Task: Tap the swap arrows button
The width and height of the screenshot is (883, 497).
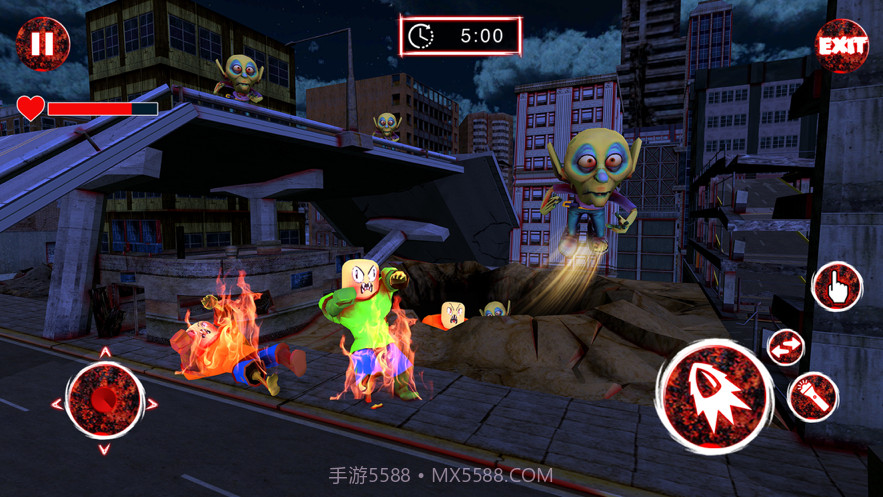Action: tap(785, 348)
